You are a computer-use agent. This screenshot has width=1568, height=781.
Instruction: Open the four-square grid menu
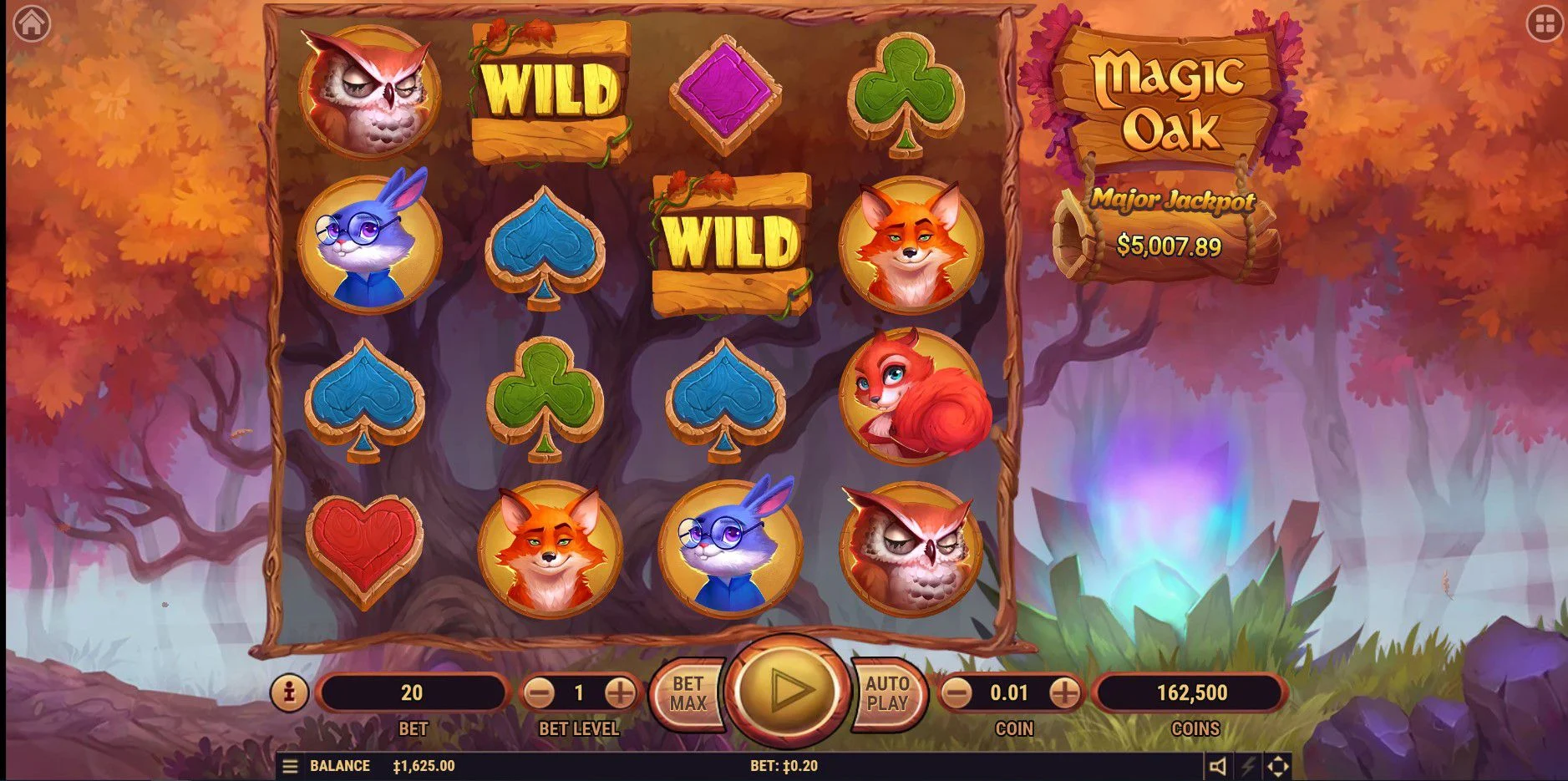tap(1543, 24)
